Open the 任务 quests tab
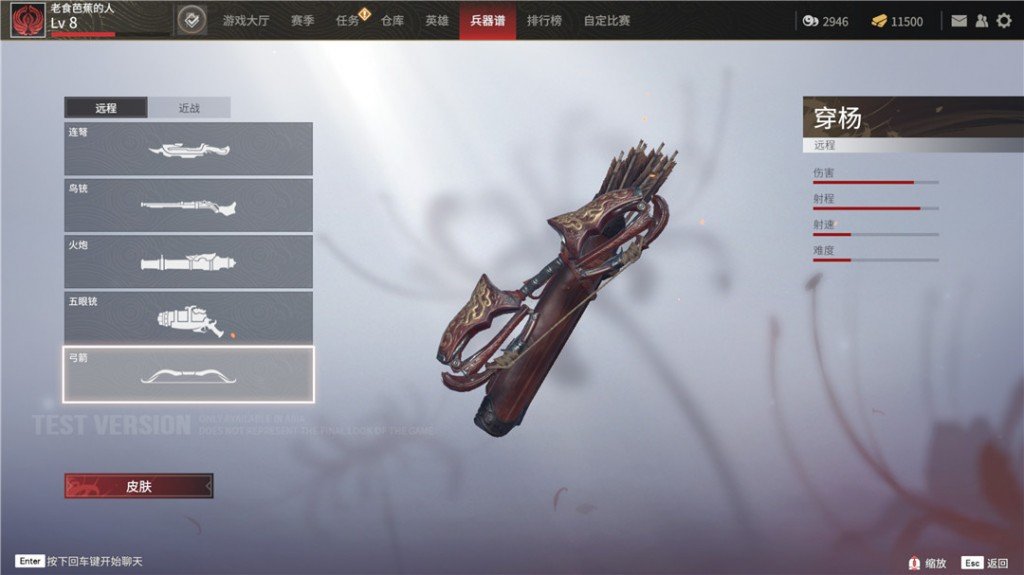Image resolution: width=1024 pixels, height=575 pixels. [x=348, y=21]
